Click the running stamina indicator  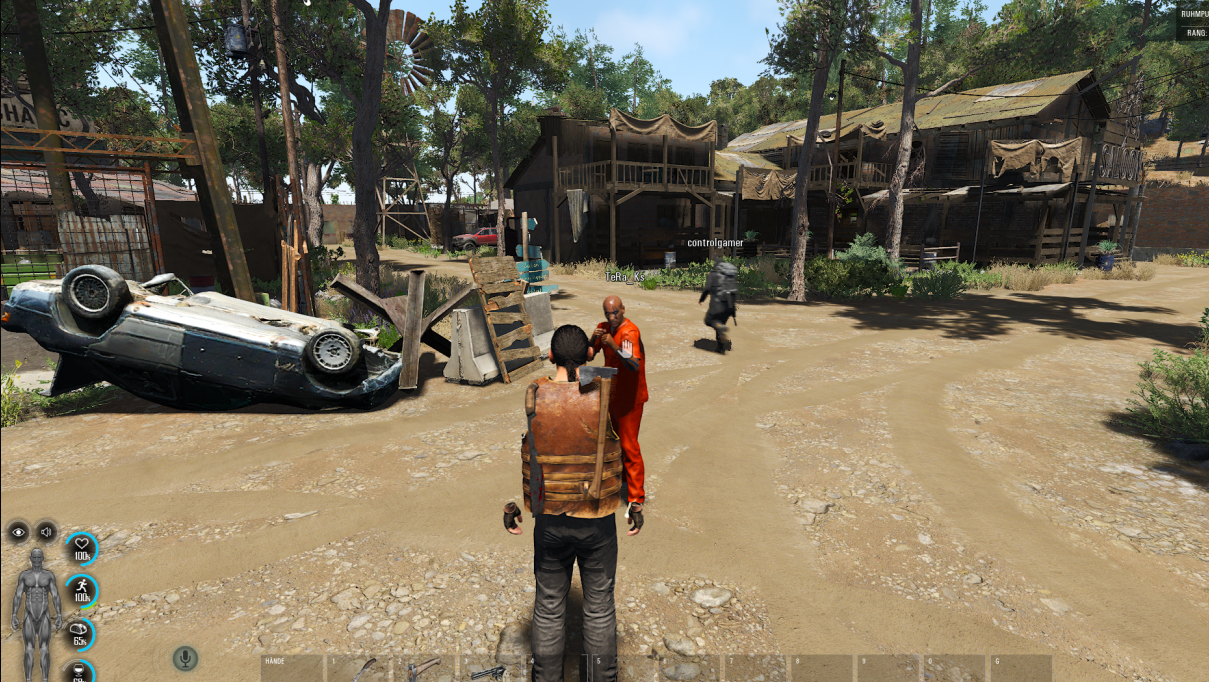click(82, 590)
